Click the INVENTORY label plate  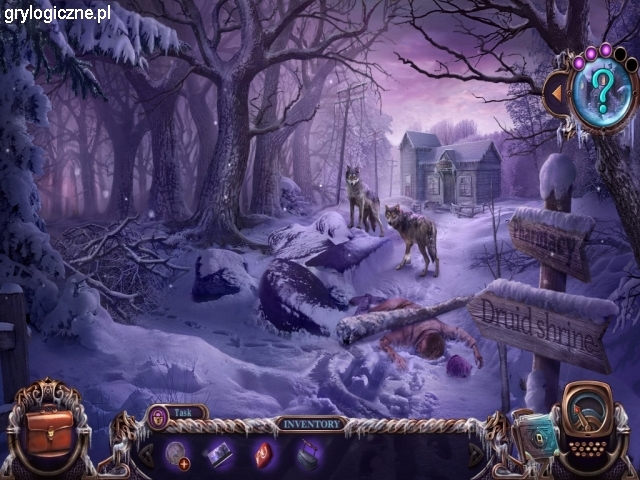[311, 423]
